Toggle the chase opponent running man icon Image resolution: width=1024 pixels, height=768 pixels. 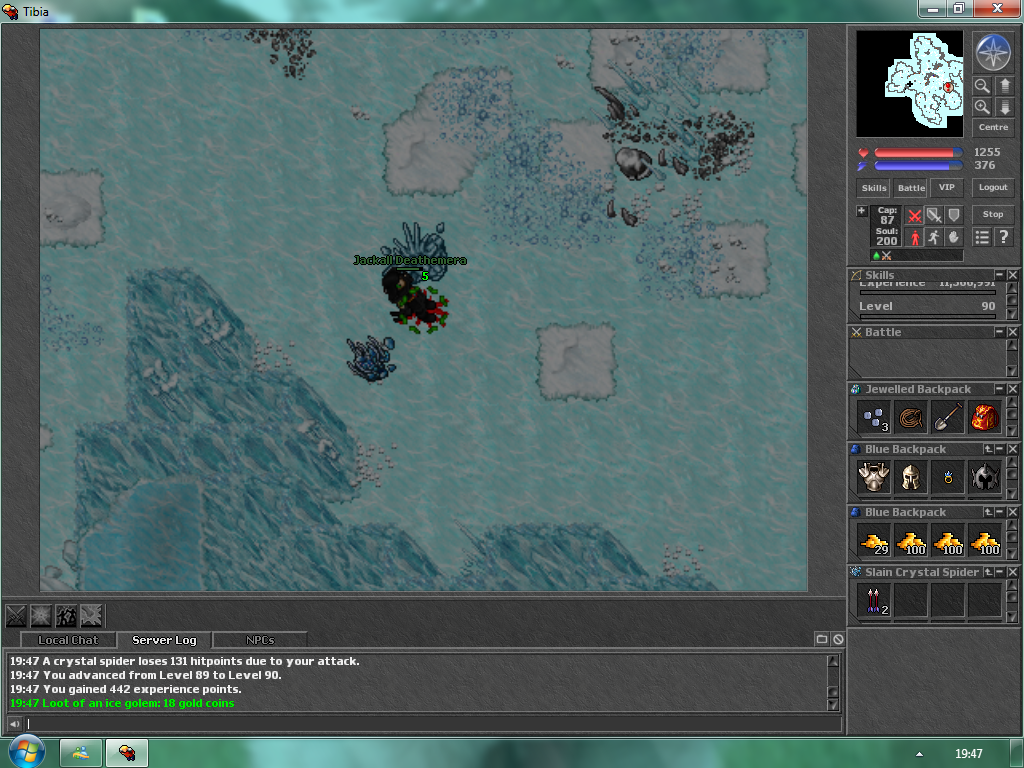(x=933, y=237)
